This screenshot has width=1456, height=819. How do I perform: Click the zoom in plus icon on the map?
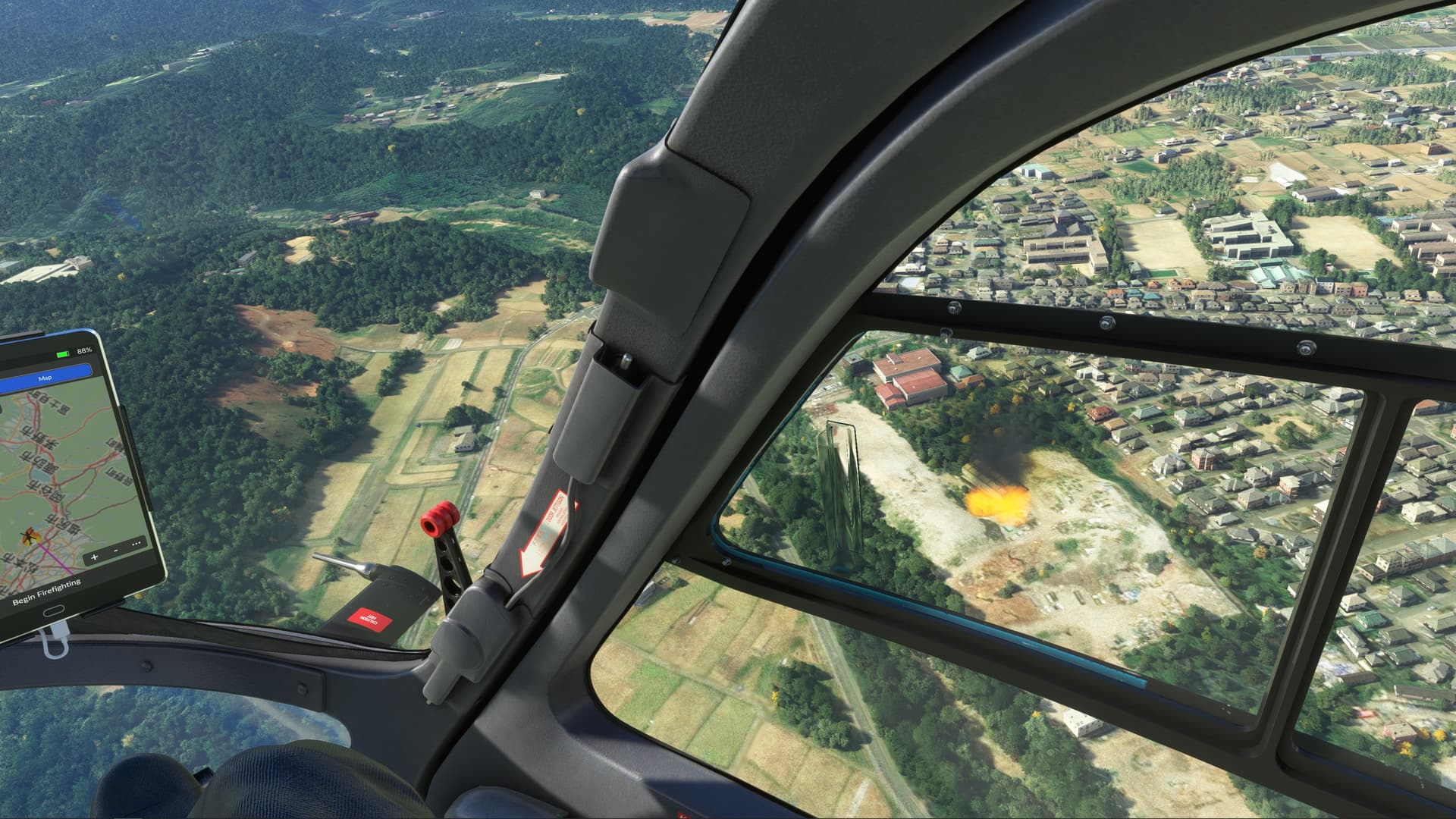94,557
